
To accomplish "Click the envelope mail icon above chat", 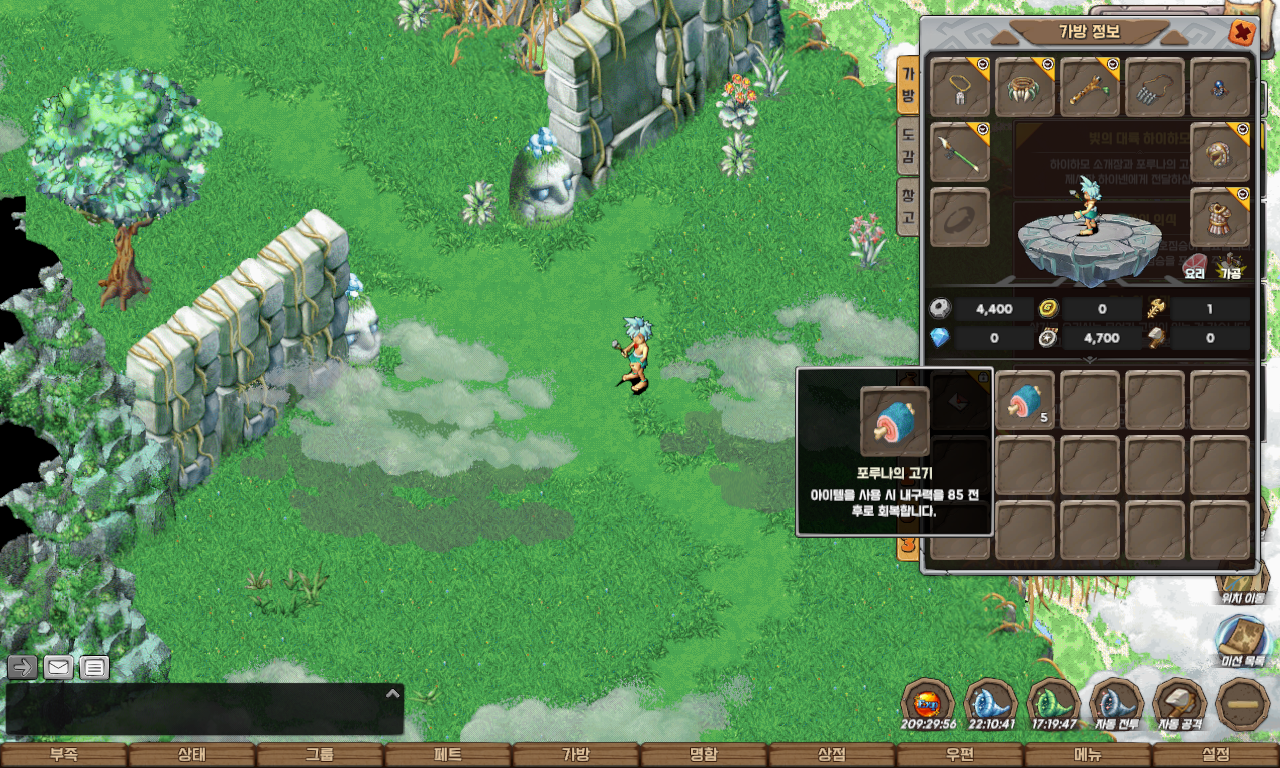I will click(58, 667).
